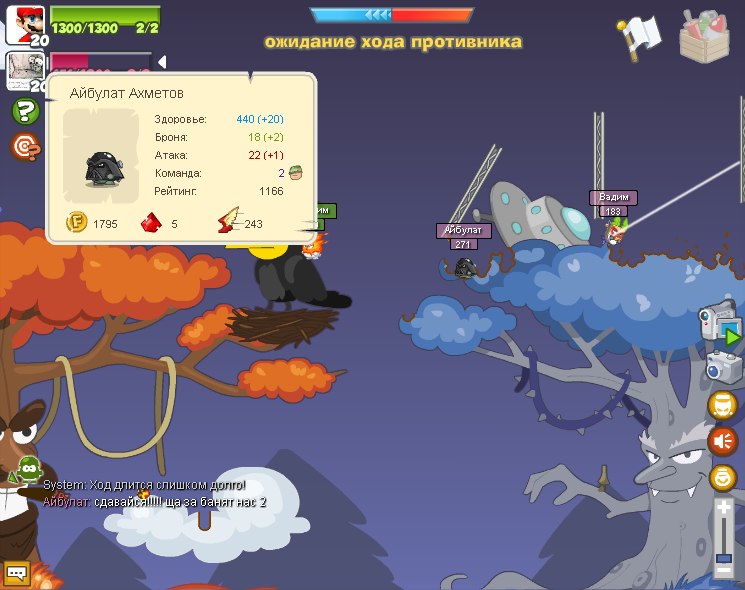This screenshot has height=590, width=745.
Task: Zoom out with the minus button
Action: point(724,571)
